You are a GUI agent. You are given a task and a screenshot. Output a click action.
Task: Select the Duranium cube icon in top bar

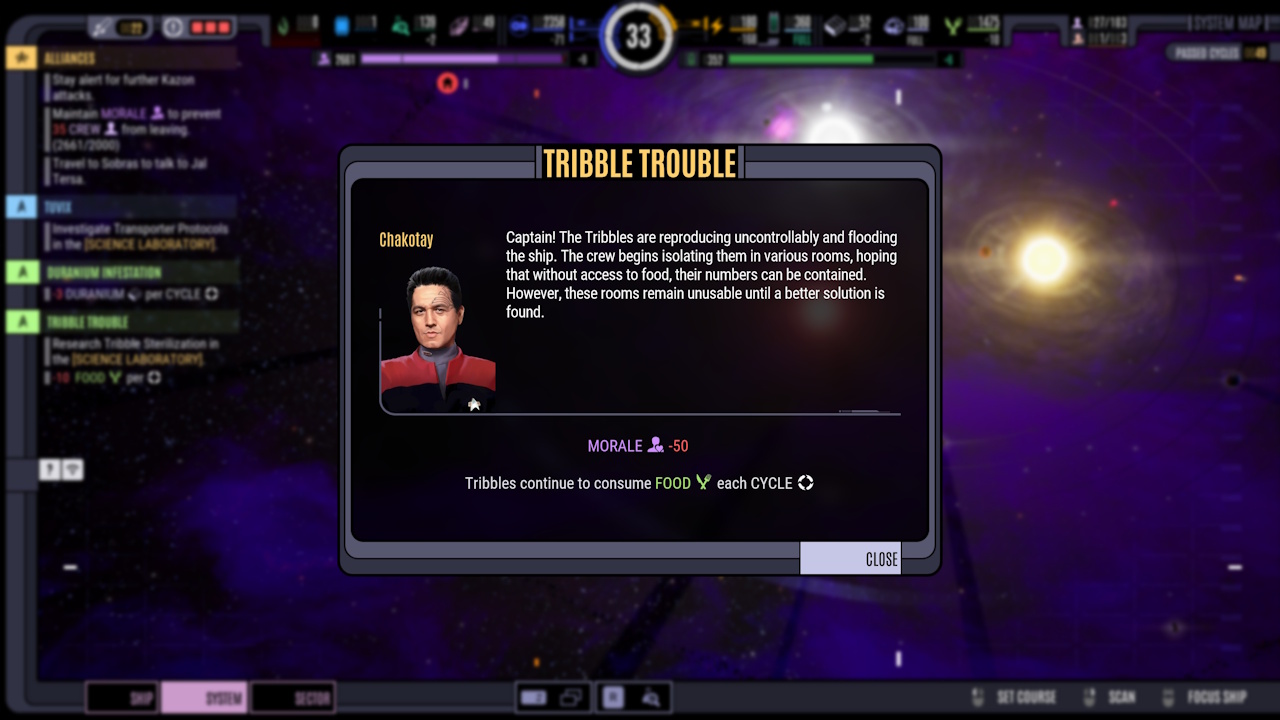(x=833, y=26)
